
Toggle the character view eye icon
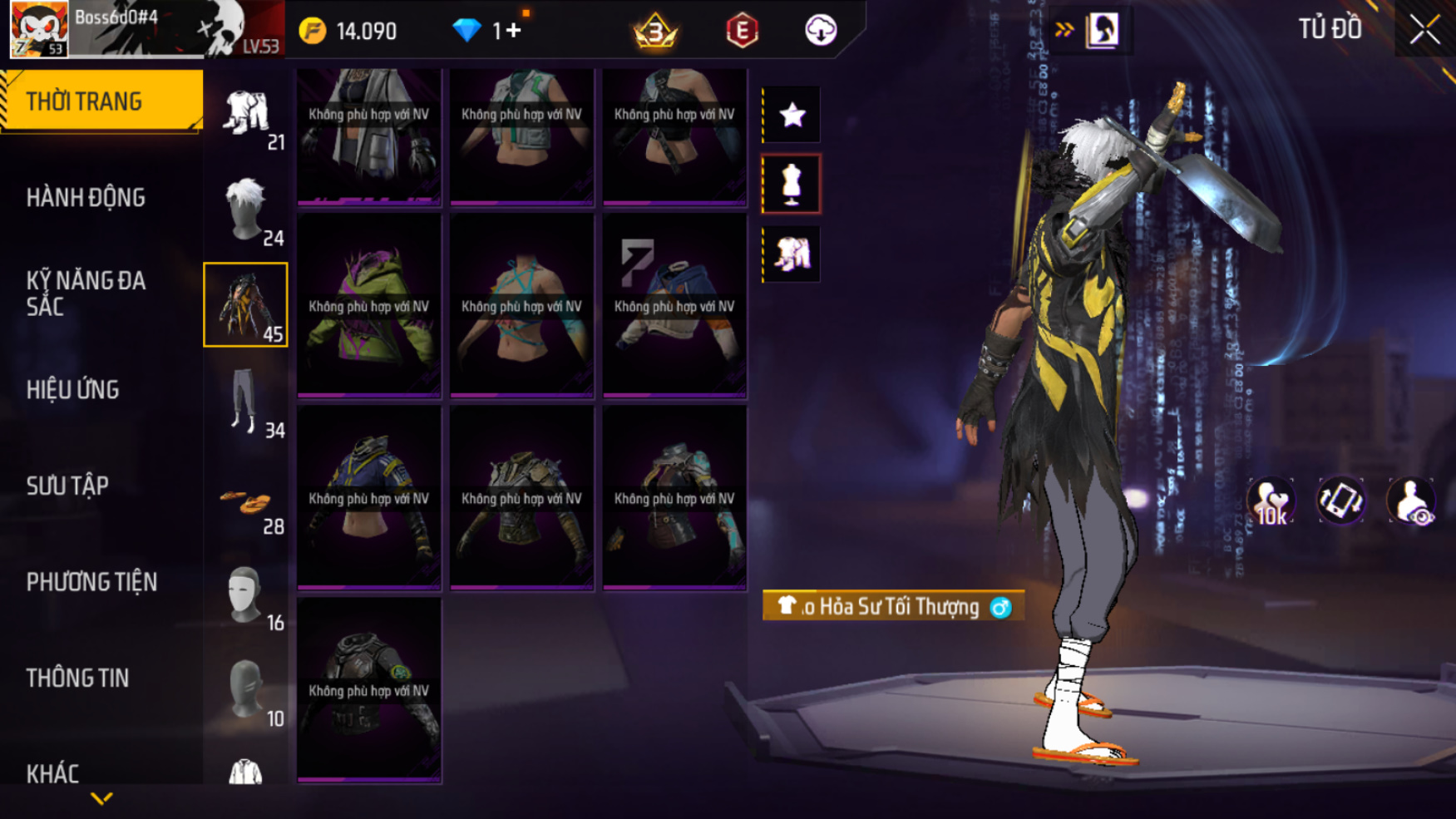[x=1410, y=501]
